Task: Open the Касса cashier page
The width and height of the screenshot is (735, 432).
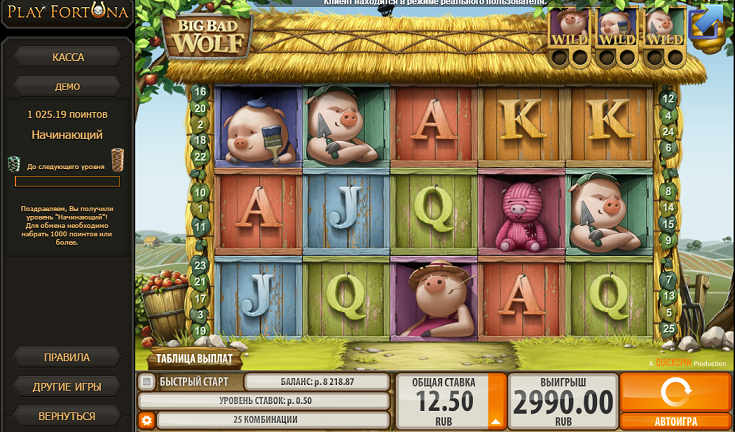Action: [x=67, y=57]
